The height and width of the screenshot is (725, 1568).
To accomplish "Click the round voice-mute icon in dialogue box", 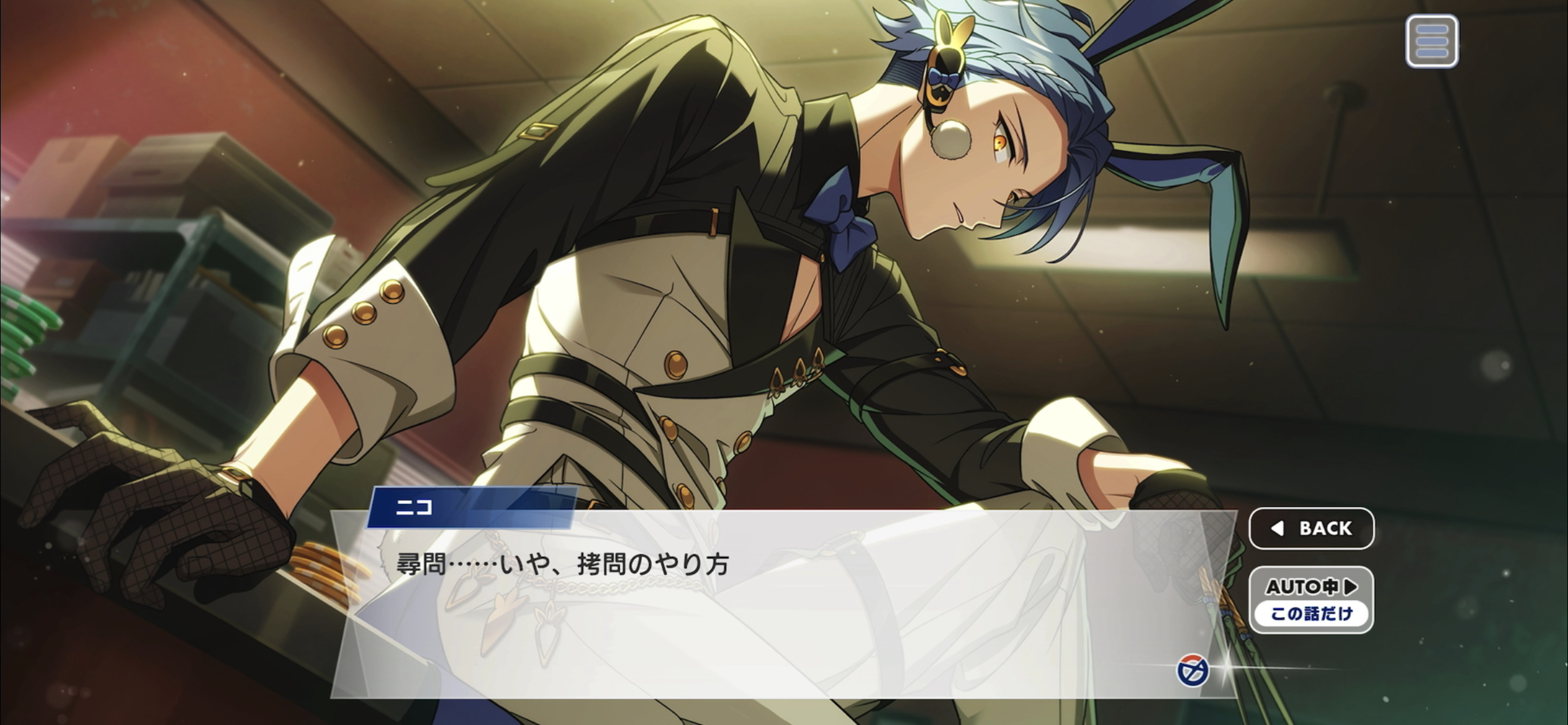I will [1192, 671].
